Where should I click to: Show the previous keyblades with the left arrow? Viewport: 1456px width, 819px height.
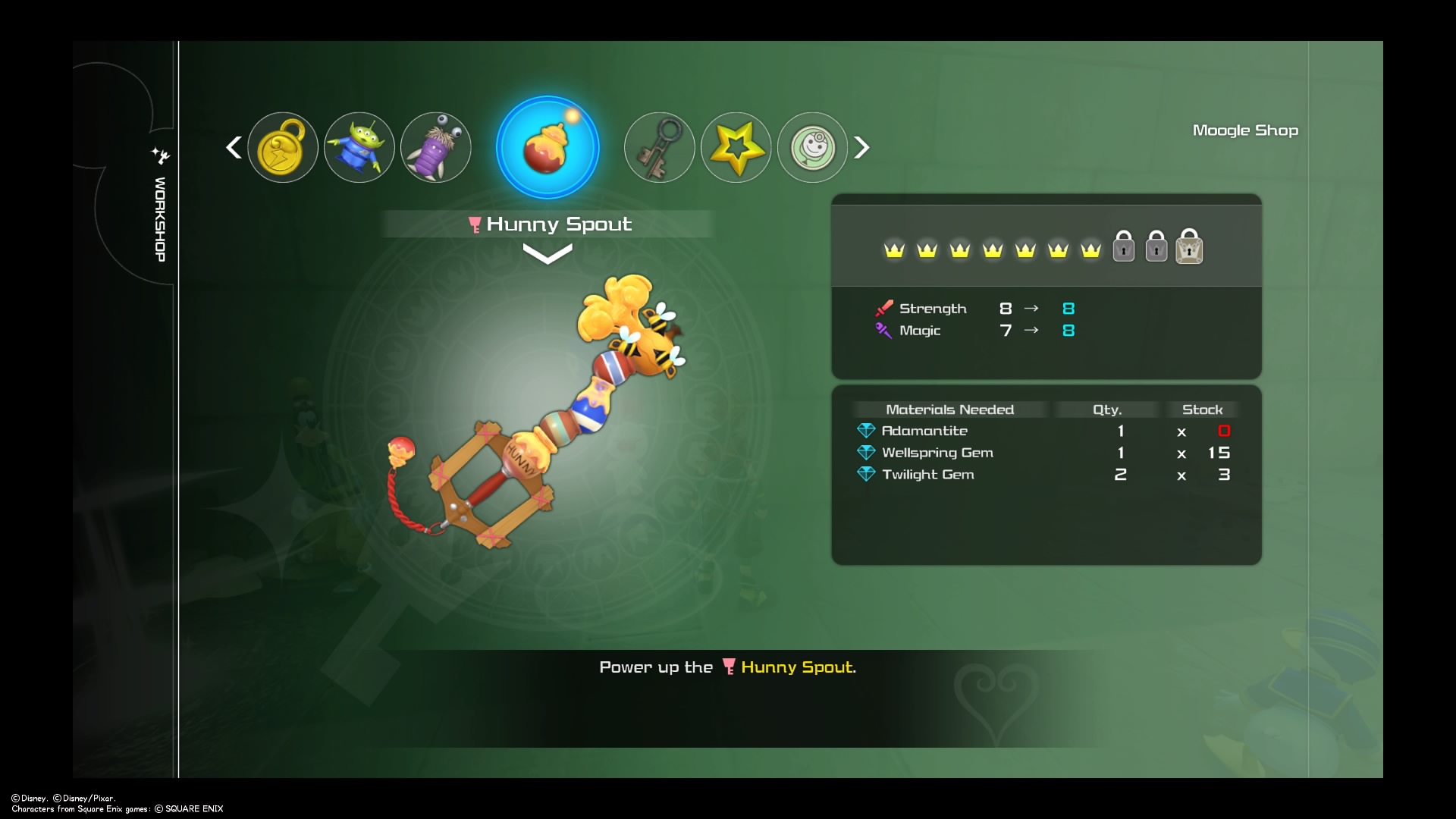tap(234, 147)
